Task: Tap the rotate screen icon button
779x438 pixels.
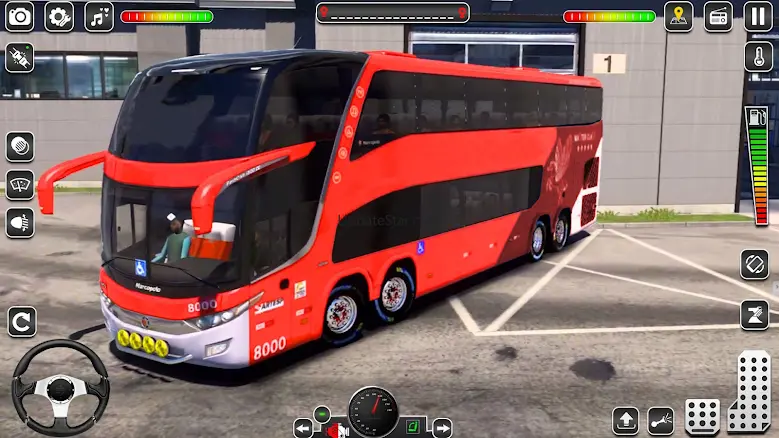Action: click(755, 265)
